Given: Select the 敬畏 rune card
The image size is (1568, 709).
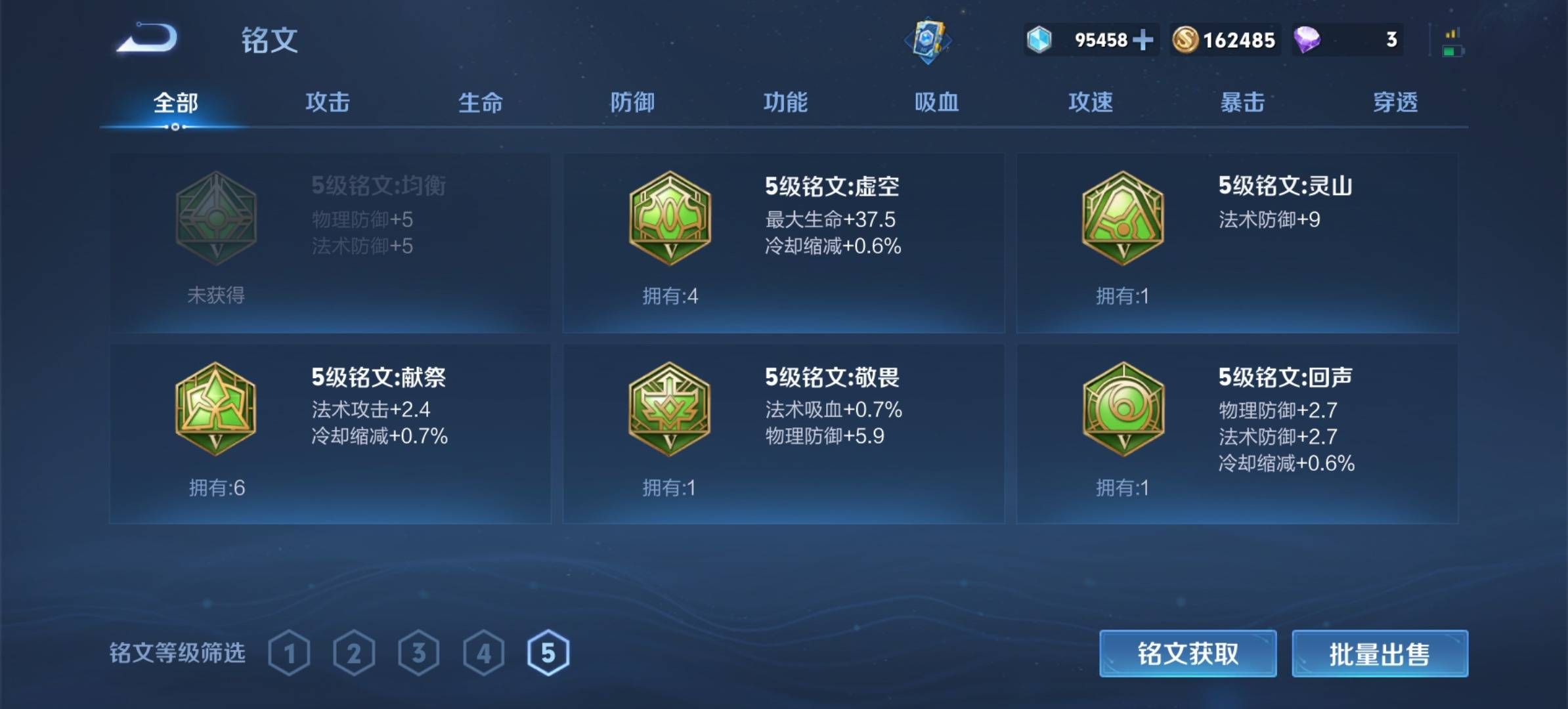Looking at the screenshot, I should tap(783, 434).
